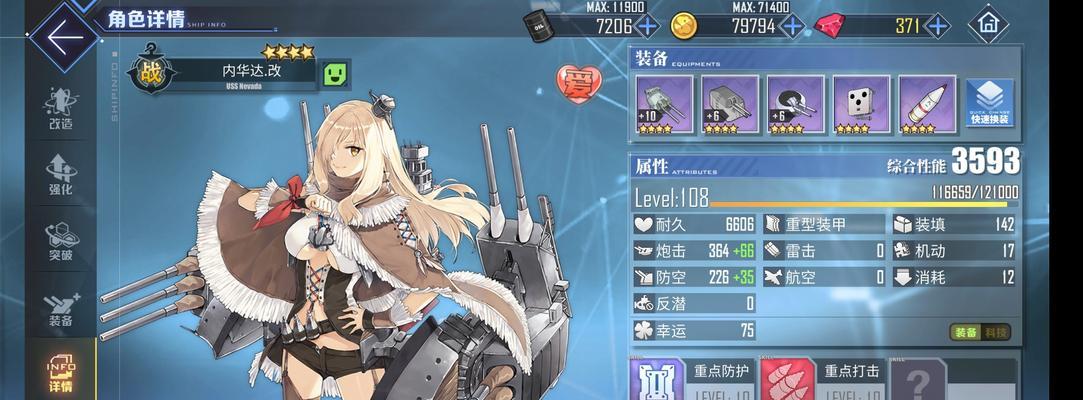Open the 突破 limit break tab

click(x=60, y=241)
